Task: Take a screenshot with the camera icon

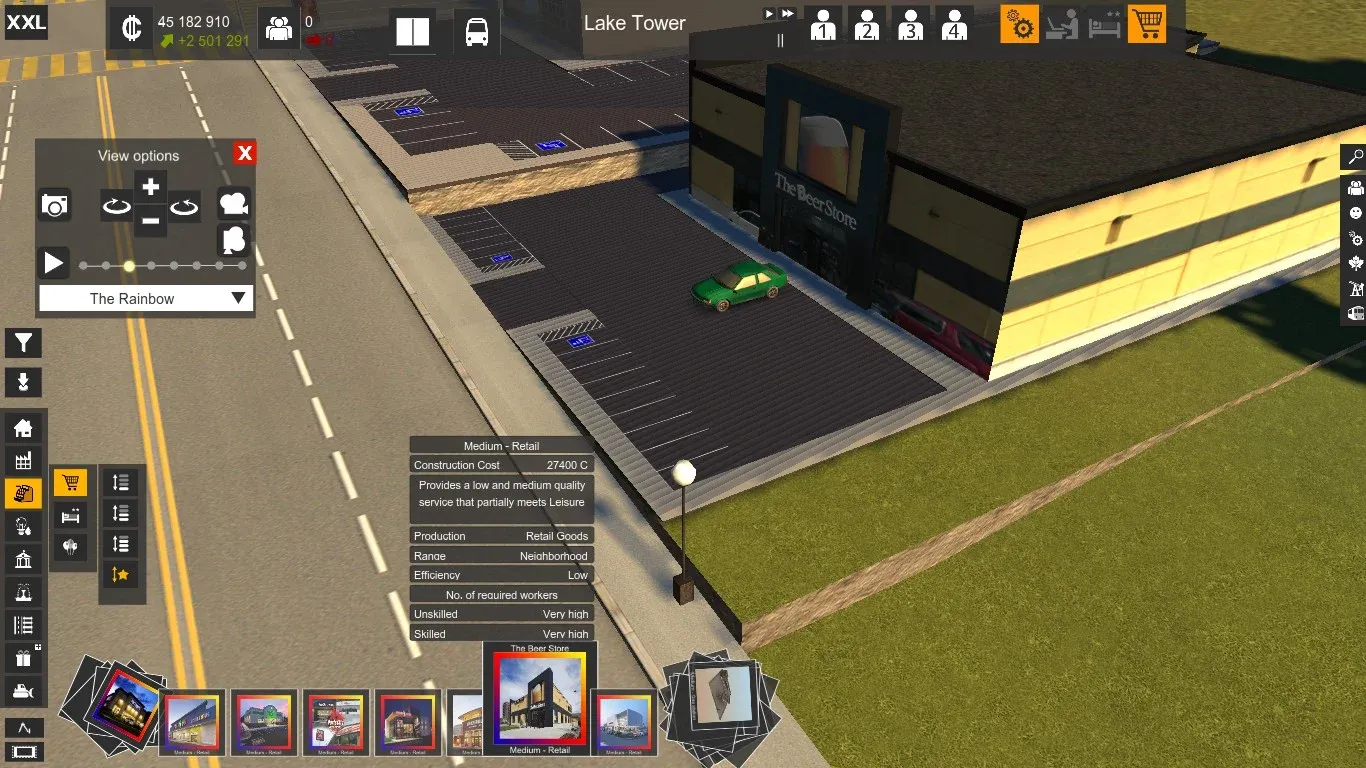Action: (x=55, y=206)
